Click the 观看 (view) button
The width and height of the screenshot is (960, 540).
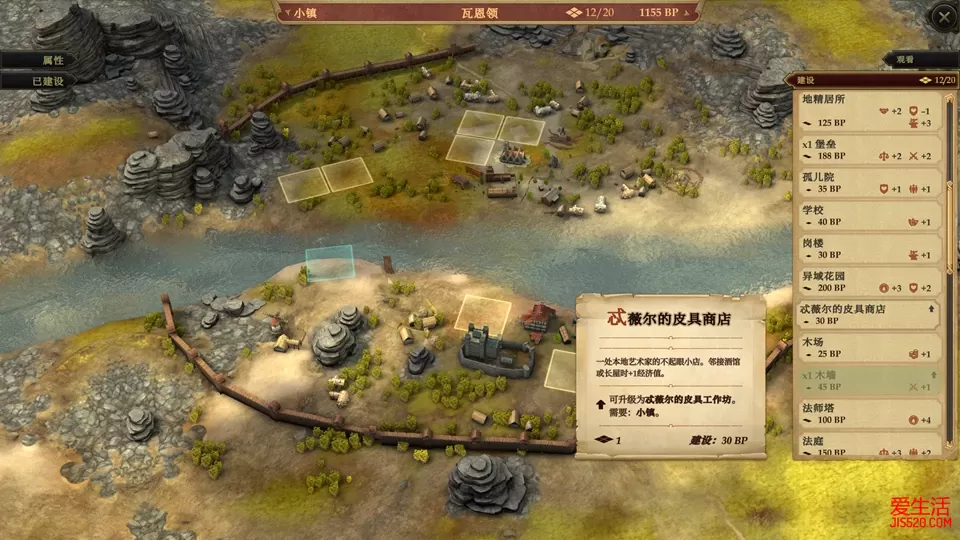pos(904,60)
